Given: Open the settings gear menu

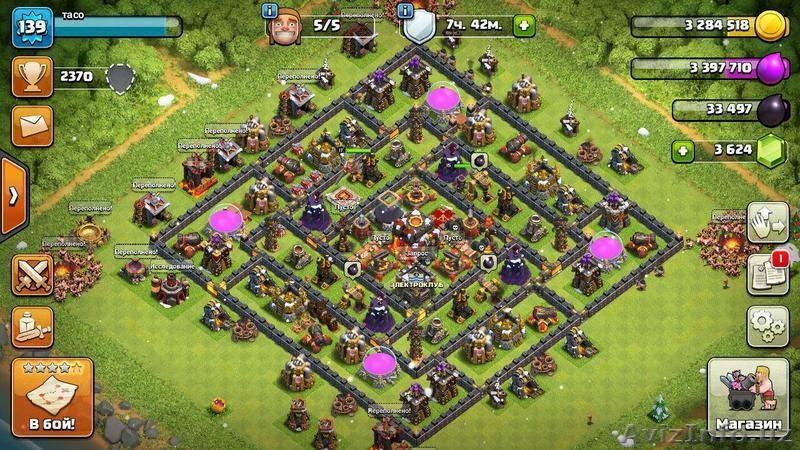Looking at the screenshot, I should click(767, 326).
